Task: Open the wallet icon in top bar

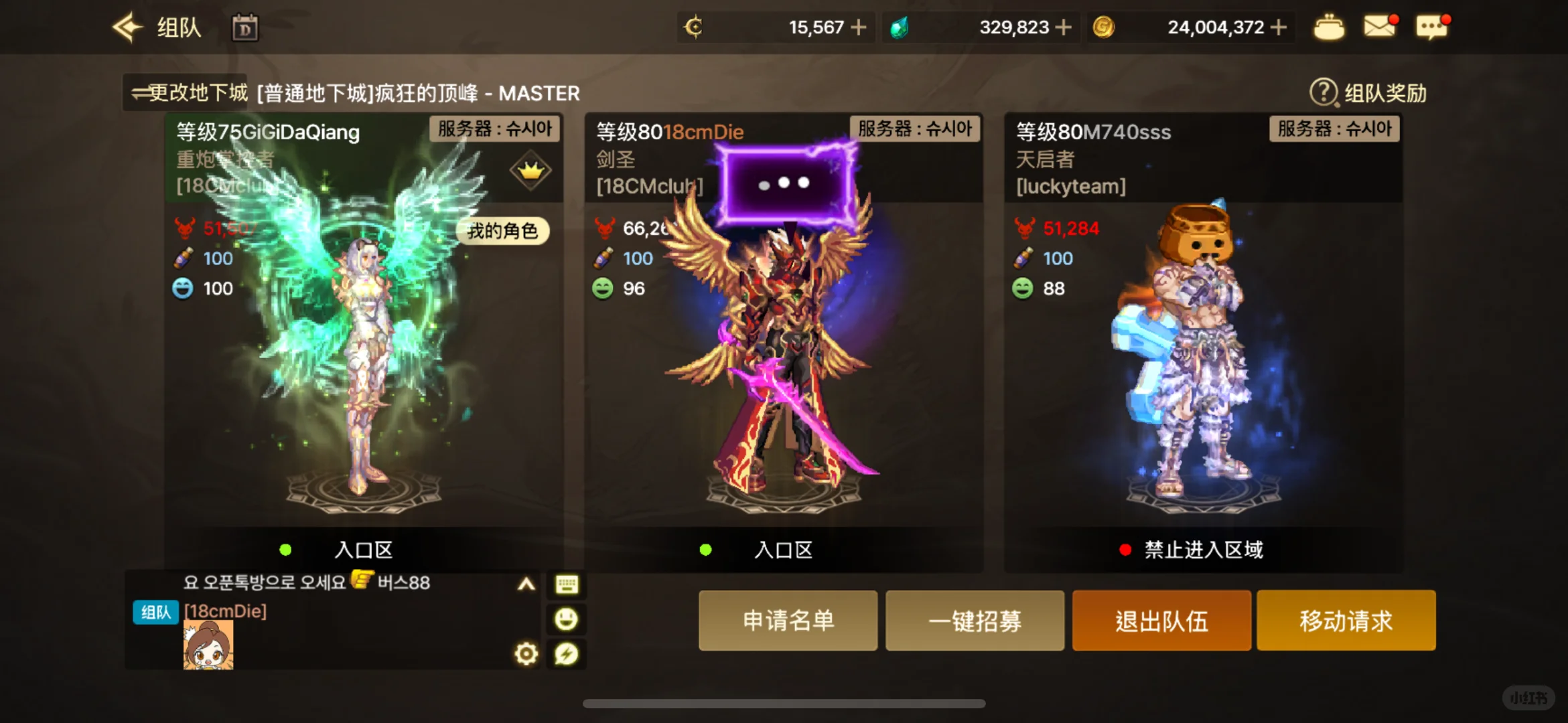Action: 1329,27
